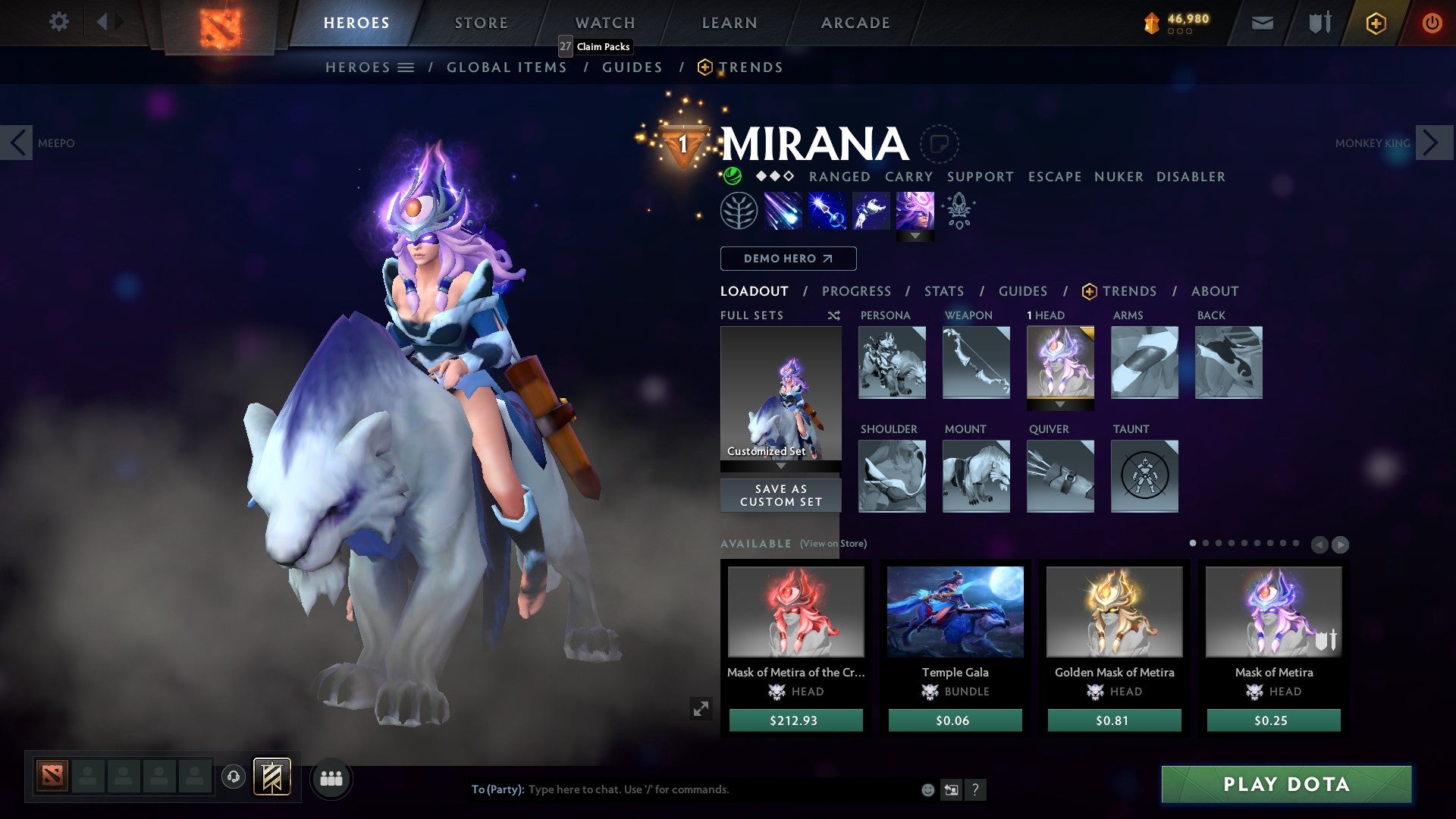The image size is (1456, 819).
Task: Open the Aghanim's Scepter upgrade icon
Action: point(958,210)
